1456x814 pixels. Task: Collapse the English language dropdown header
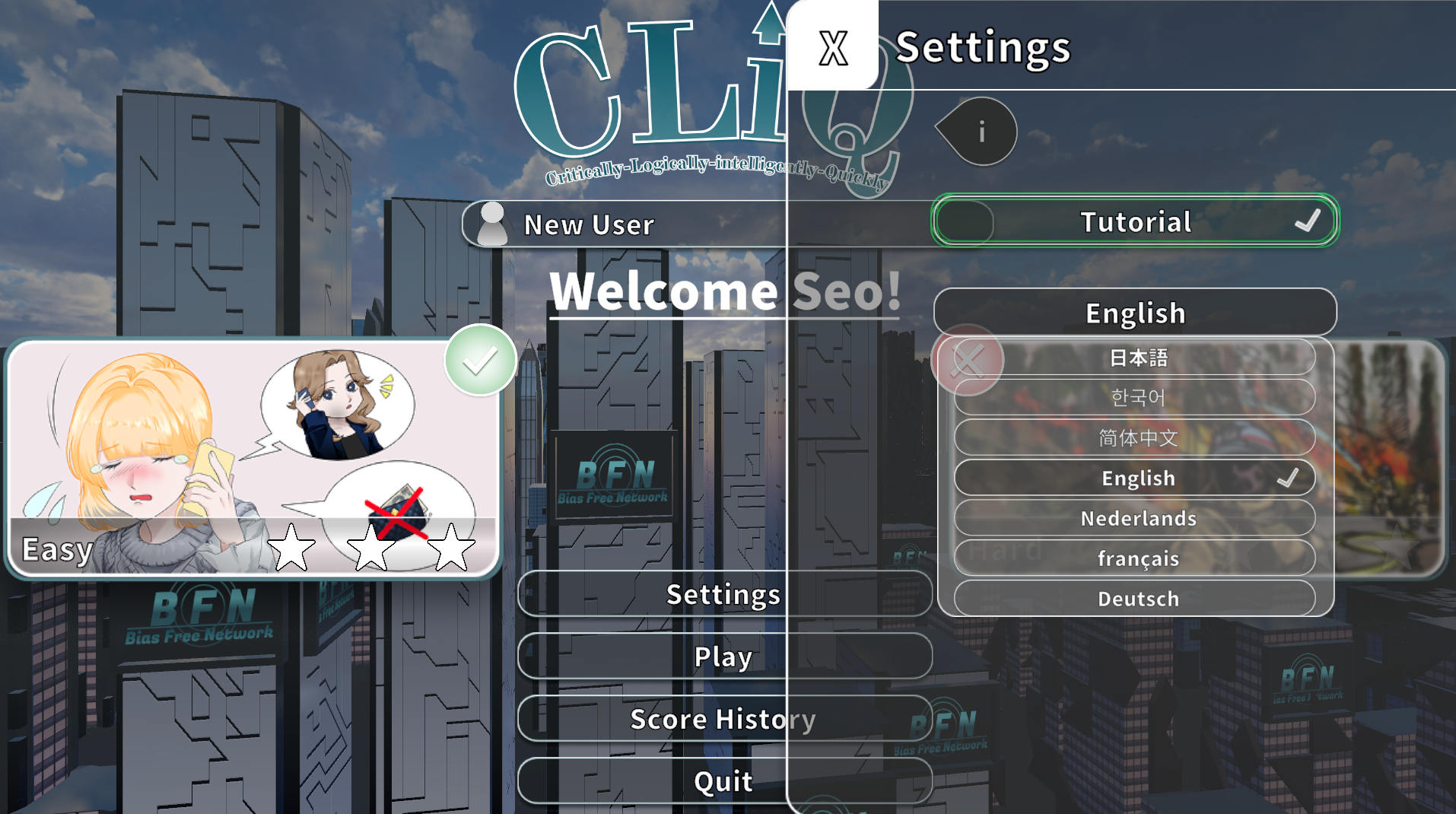click(1135, 313)
